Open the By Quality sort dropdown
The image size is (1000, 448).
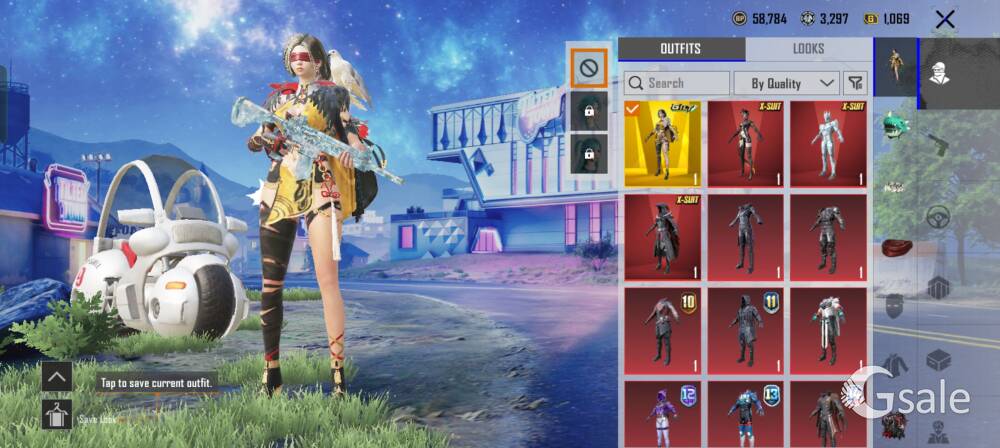[786, 83]
